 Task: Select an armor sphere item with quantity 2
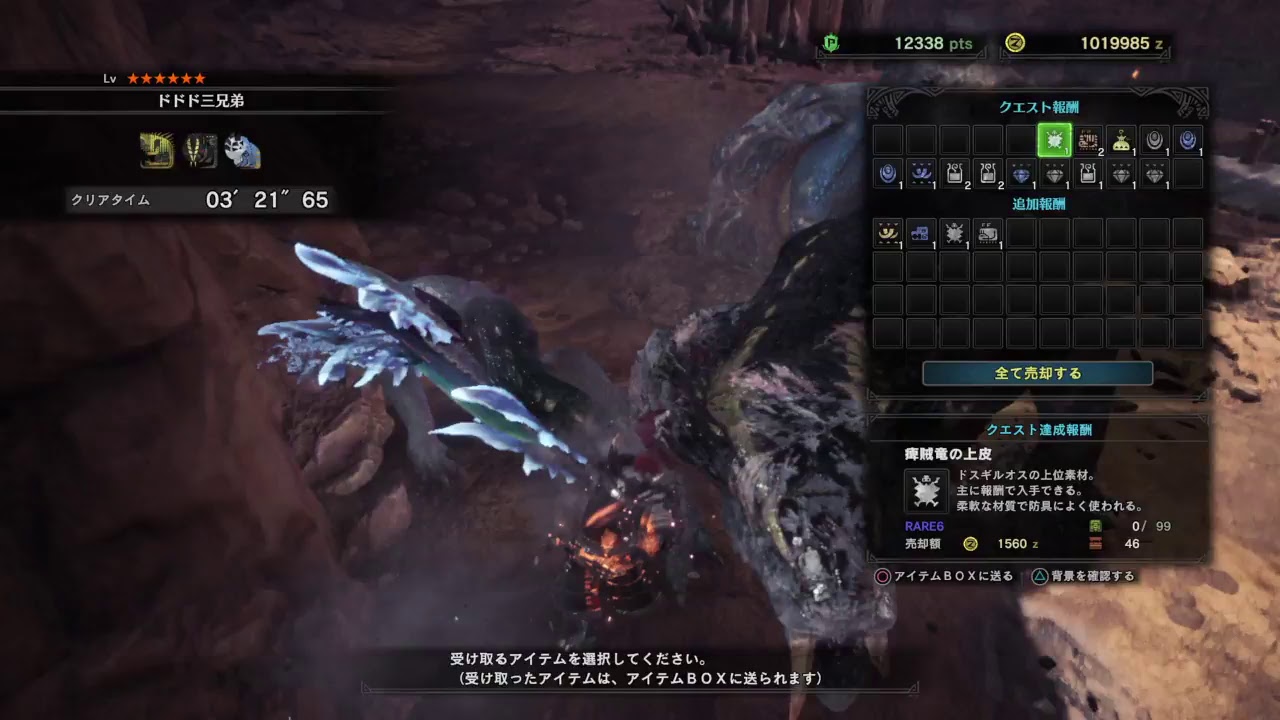955,176
